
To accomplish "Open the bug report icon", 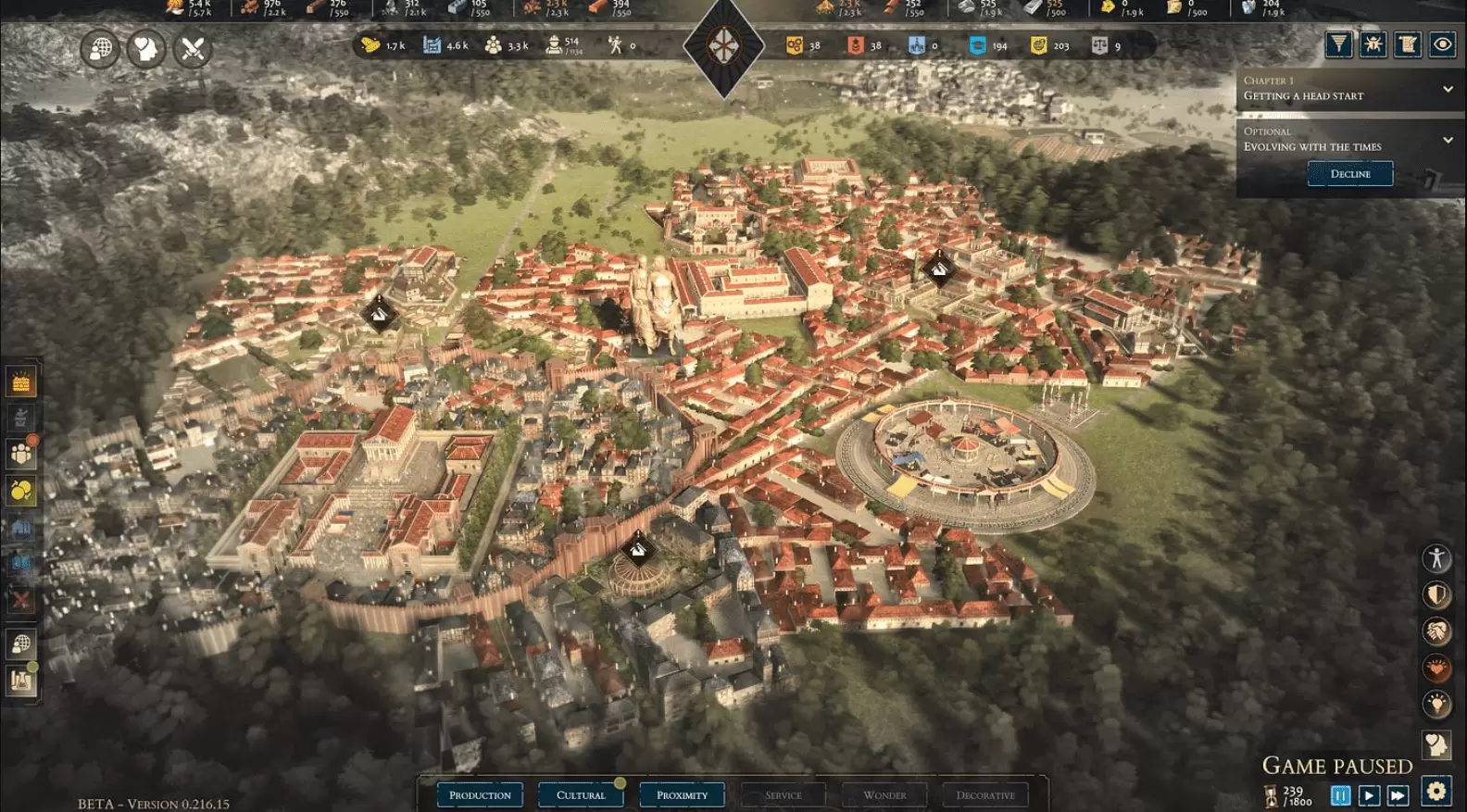I will [1373, 44].
